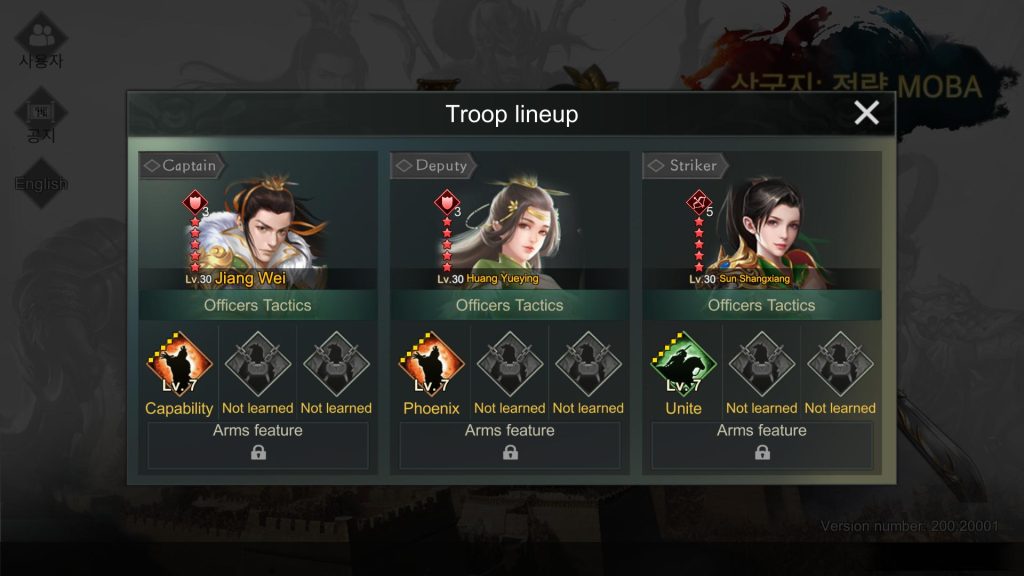The image size is (1024, 576).
Task: Switch the language via English button
Action: 41,183
